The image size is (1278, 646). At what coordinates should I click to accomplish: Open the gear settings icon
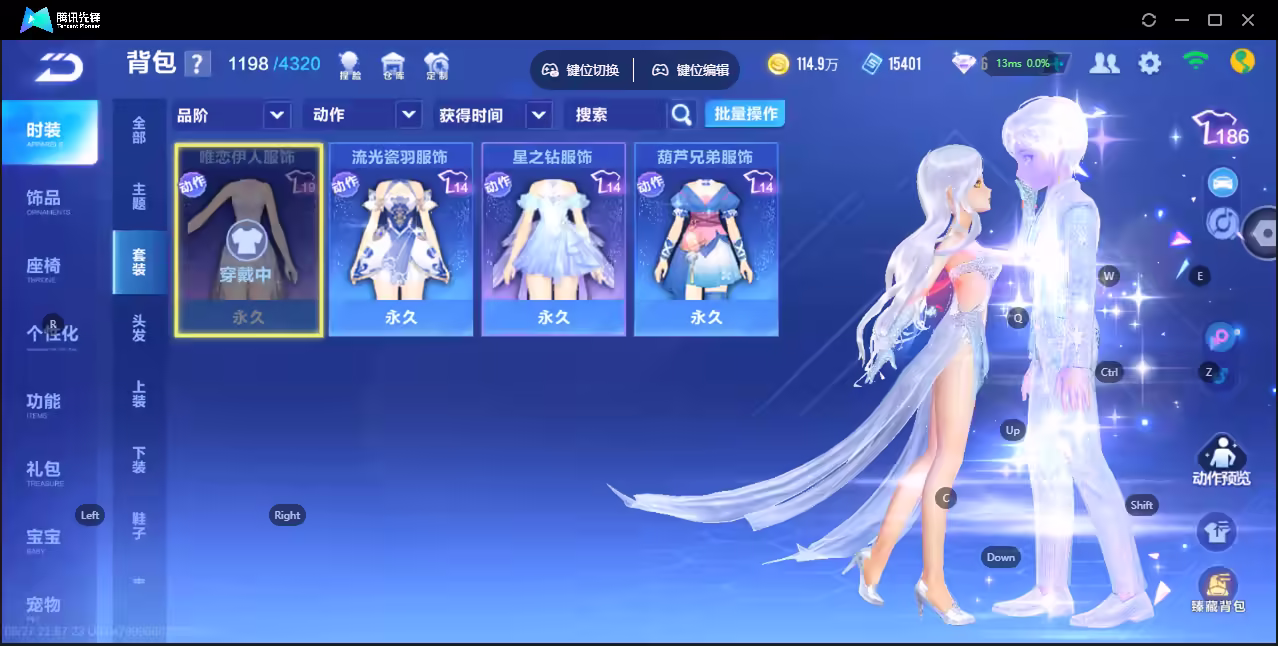[1150, 63]
